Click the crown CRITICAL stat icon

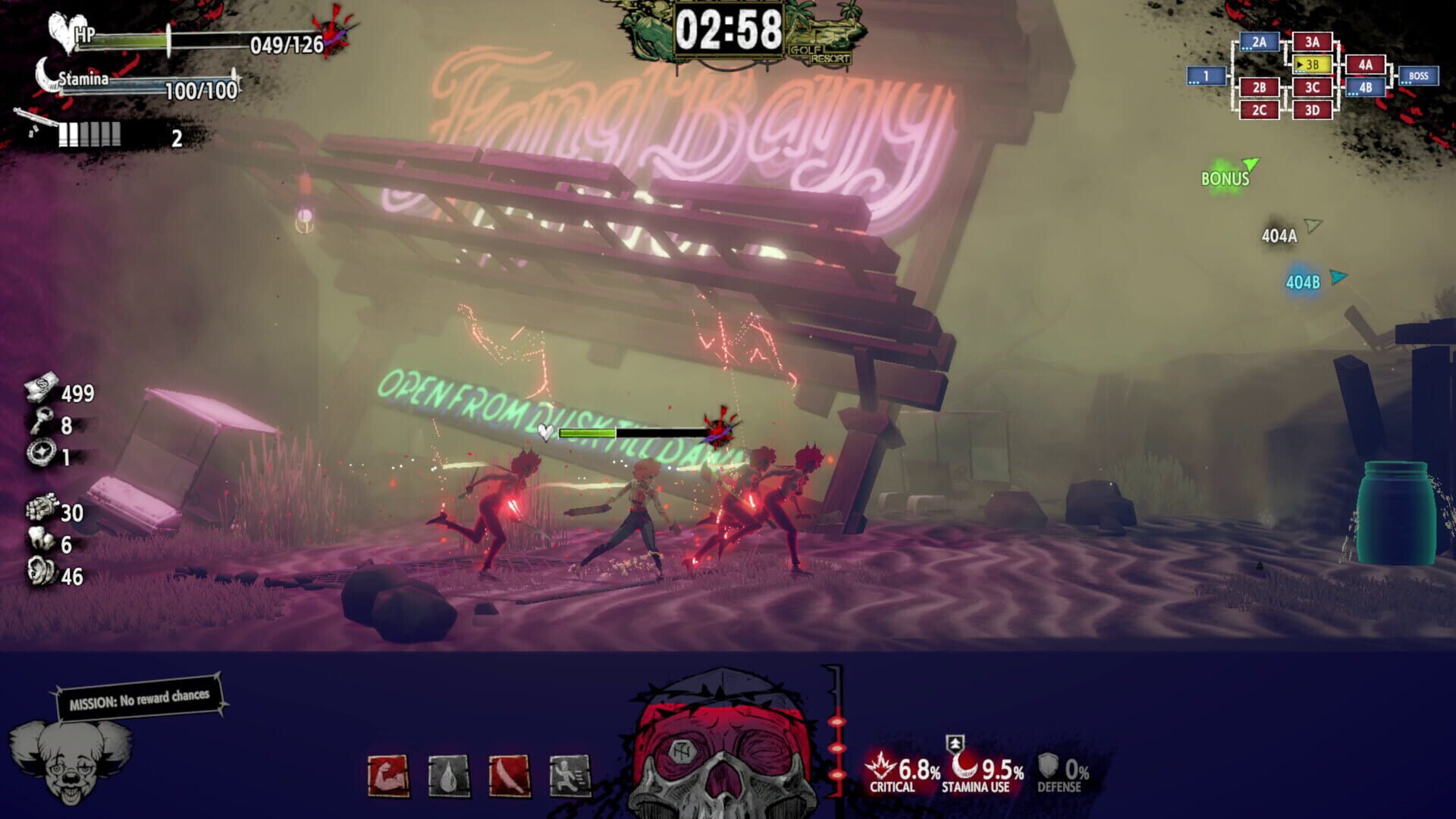point(880,764)
